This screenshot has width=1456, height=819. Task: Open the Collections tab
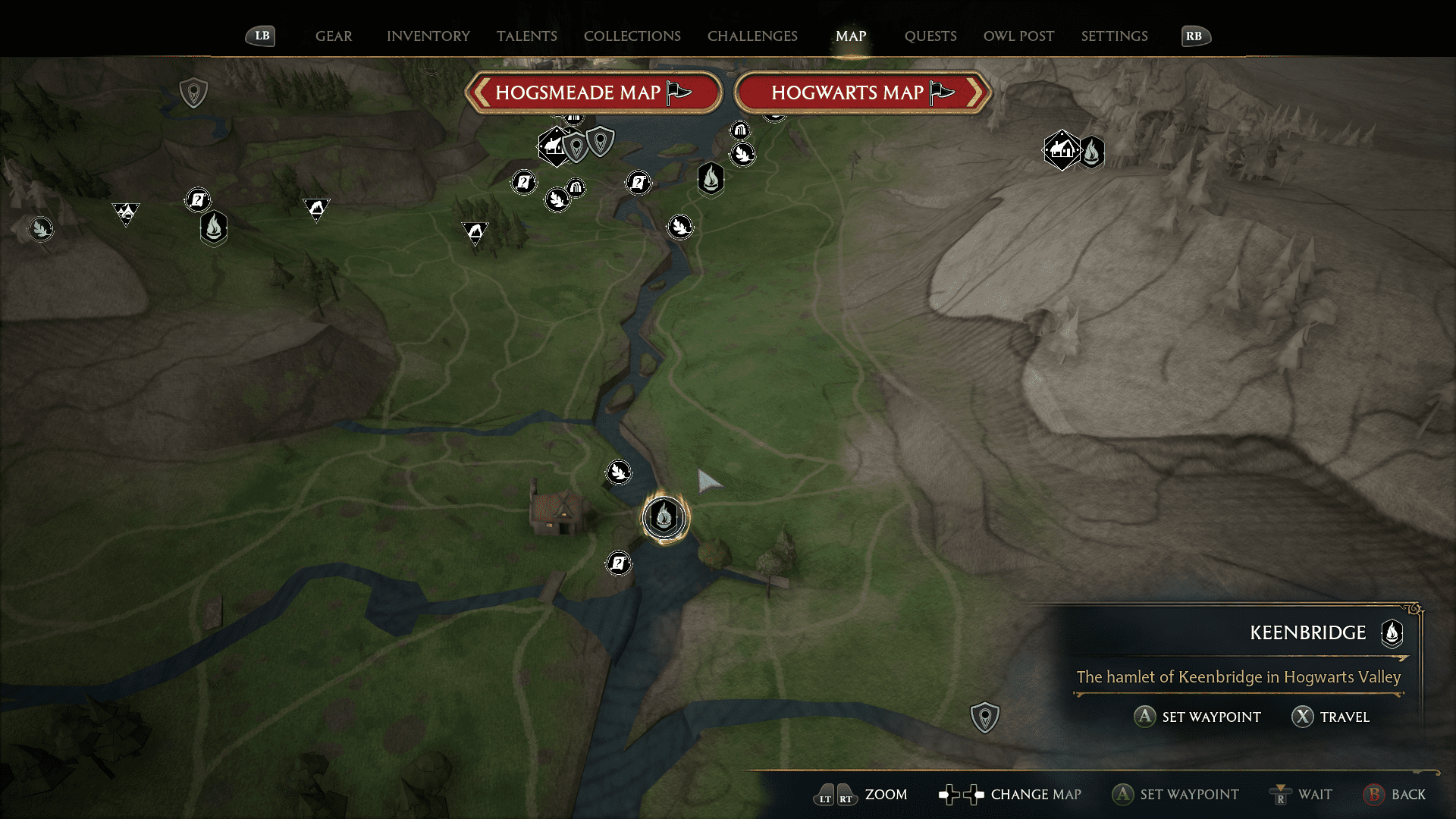pos(632,36)
